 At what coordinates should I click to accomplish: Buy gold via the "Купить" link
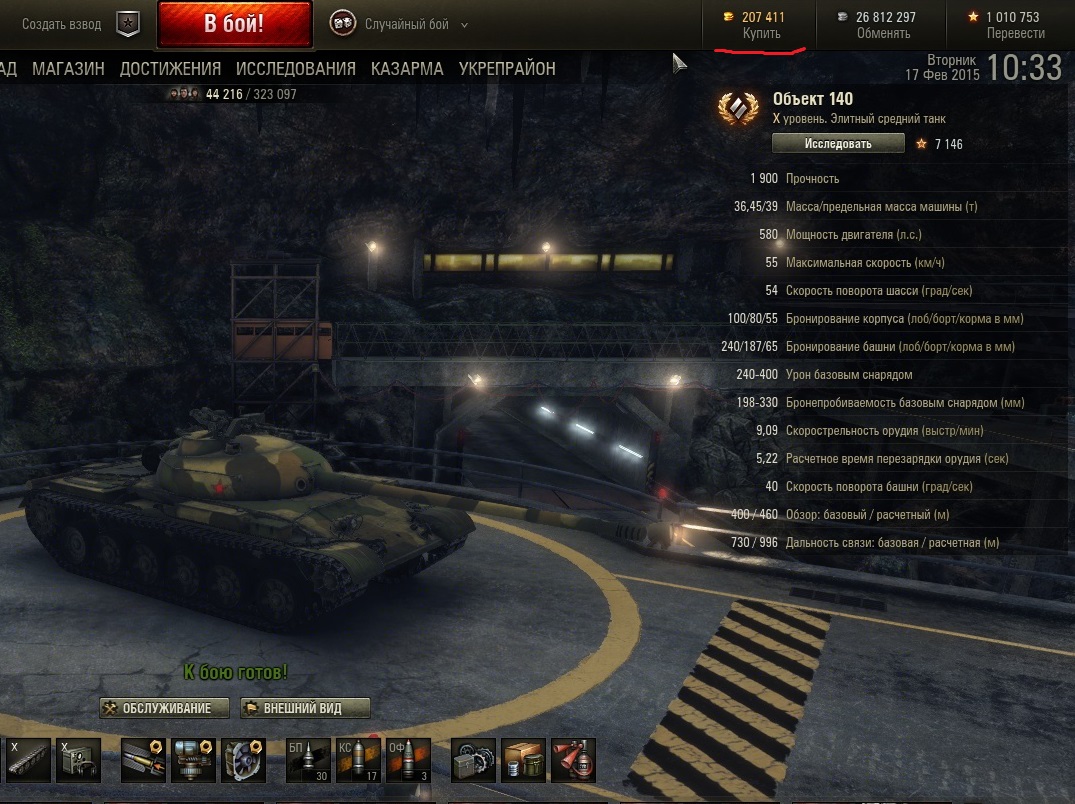pyautogui.click(x=762, y=33)
